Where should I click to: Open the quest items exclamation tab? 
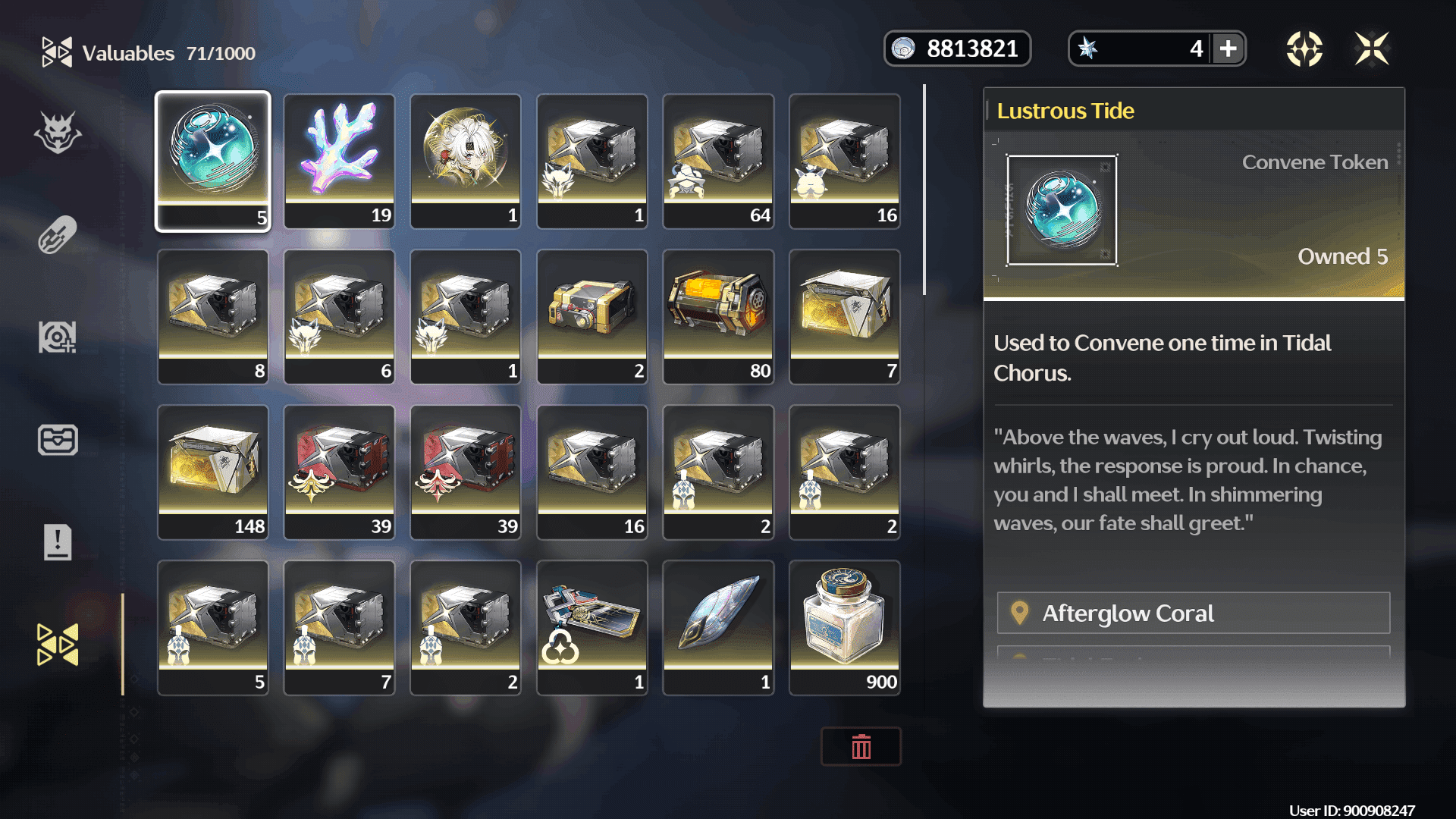coord(58,542)
